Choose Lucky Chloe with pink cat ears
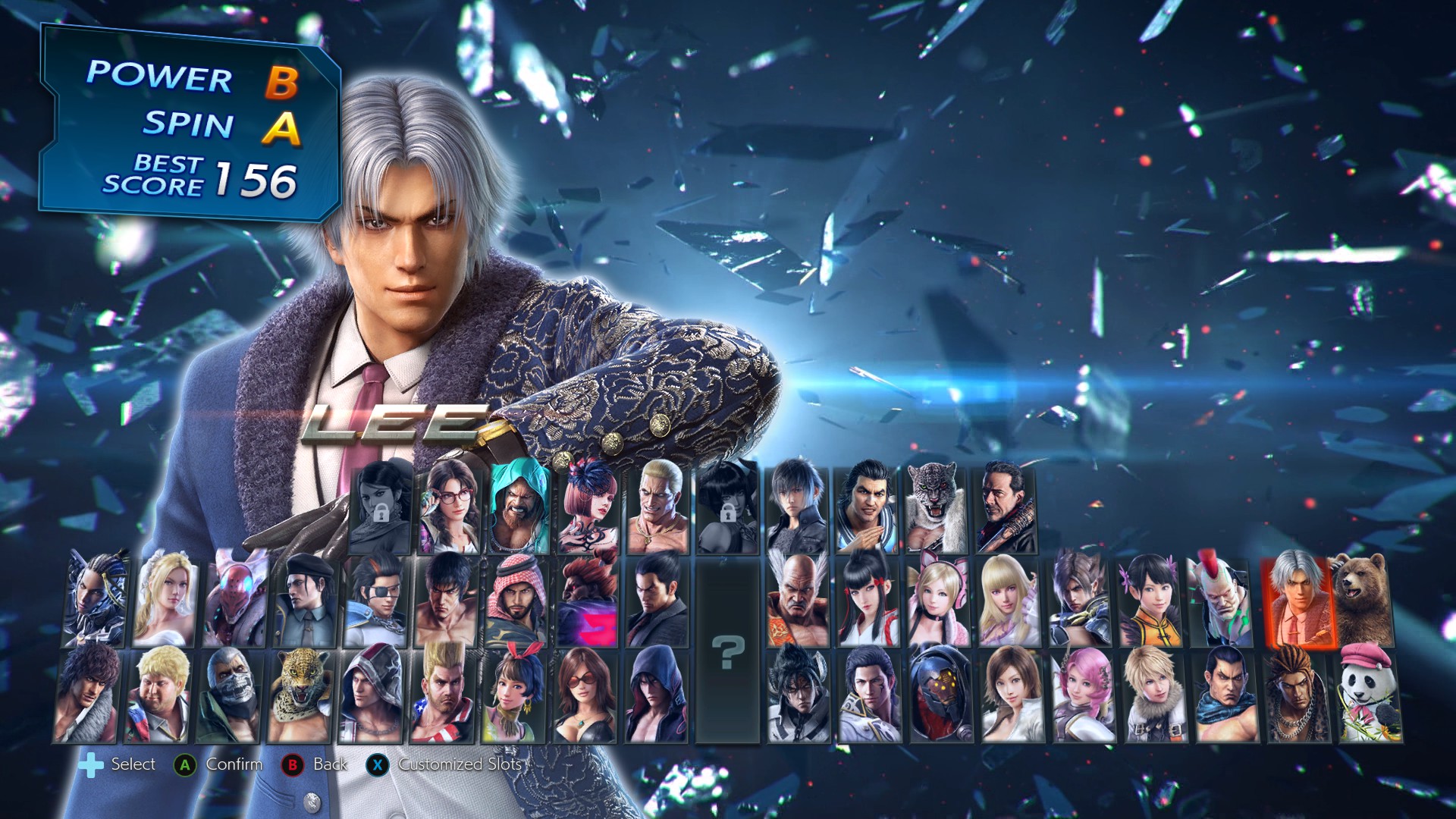The image size is (1456, 819). (939, 601)
